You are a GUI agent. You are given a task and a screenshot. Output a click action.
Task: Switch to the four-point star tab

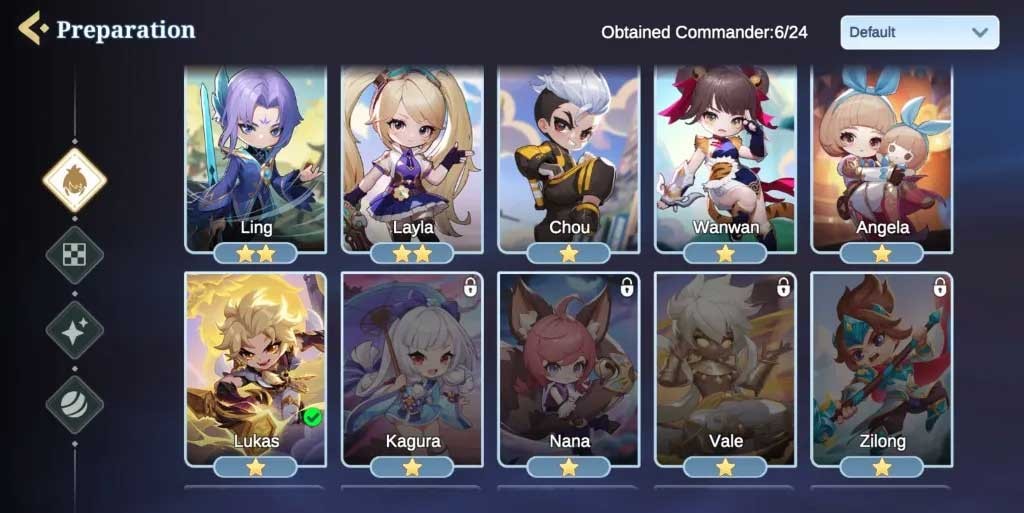point(75,330)
